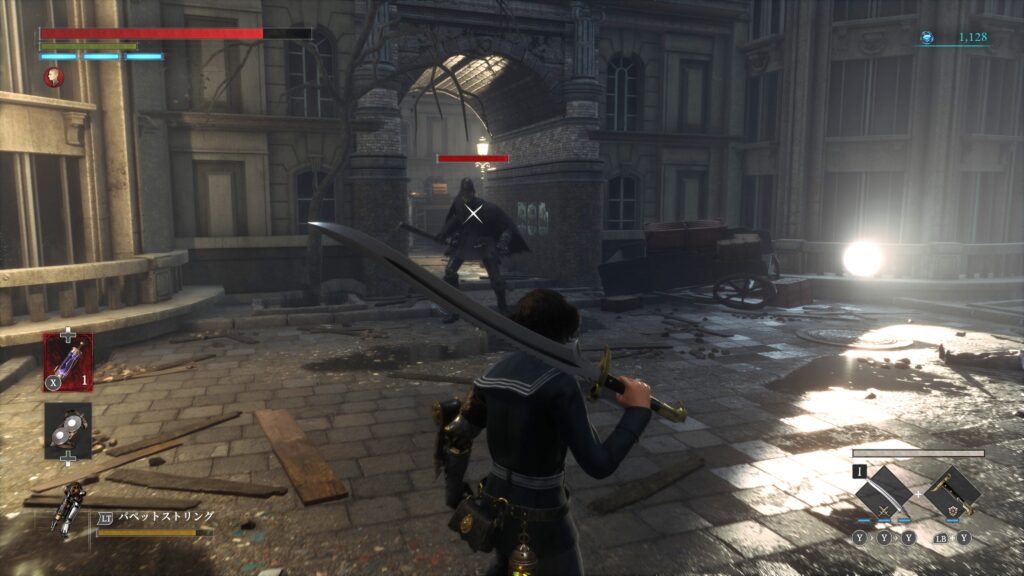Viewport: 1024px width, 576px height.
Task: Click the blue Ergo currency icon
Action: (927, 38)
